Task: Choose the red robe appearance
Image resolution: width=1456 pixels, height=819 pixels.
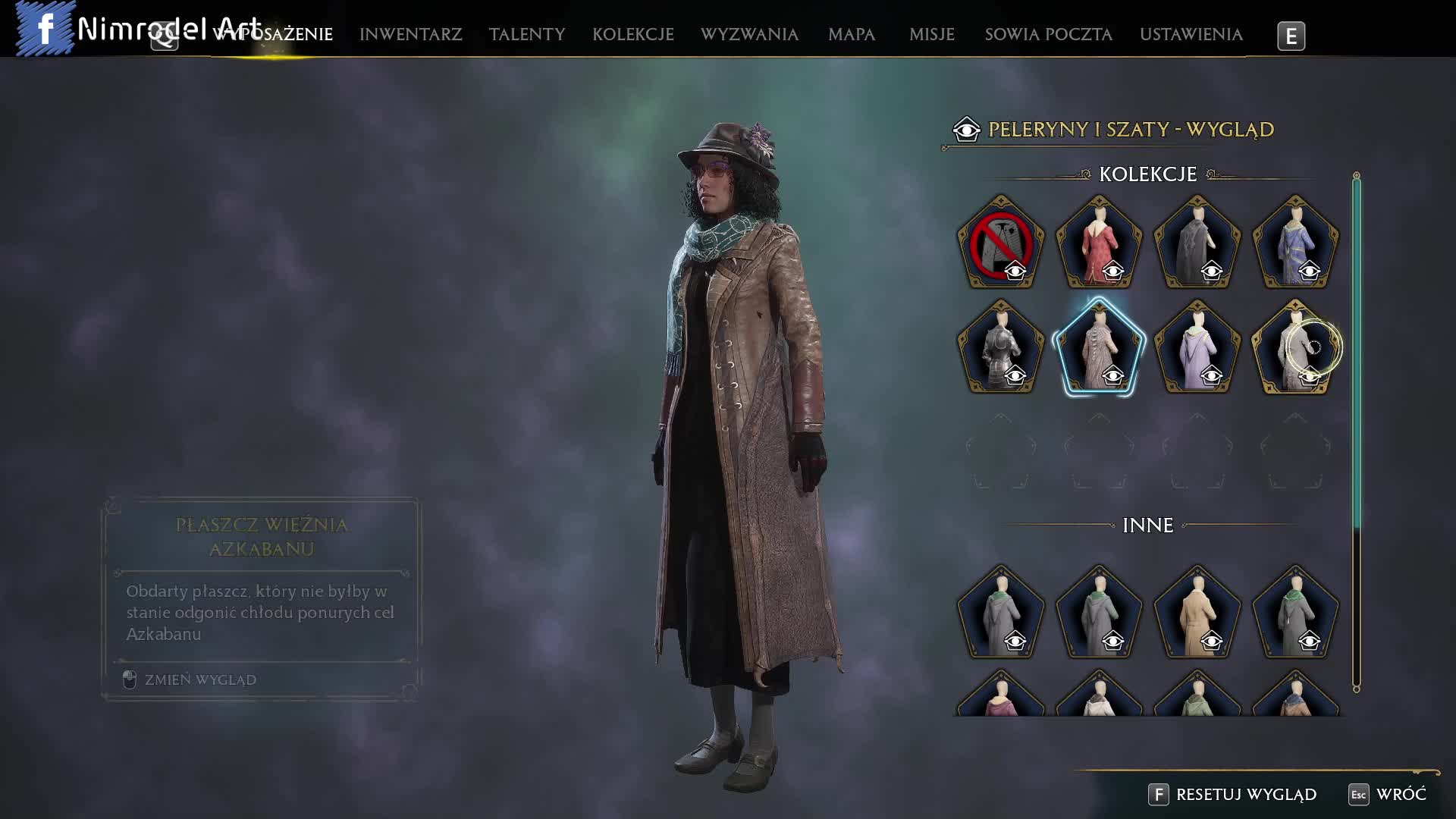Action: coord(1099,243)
